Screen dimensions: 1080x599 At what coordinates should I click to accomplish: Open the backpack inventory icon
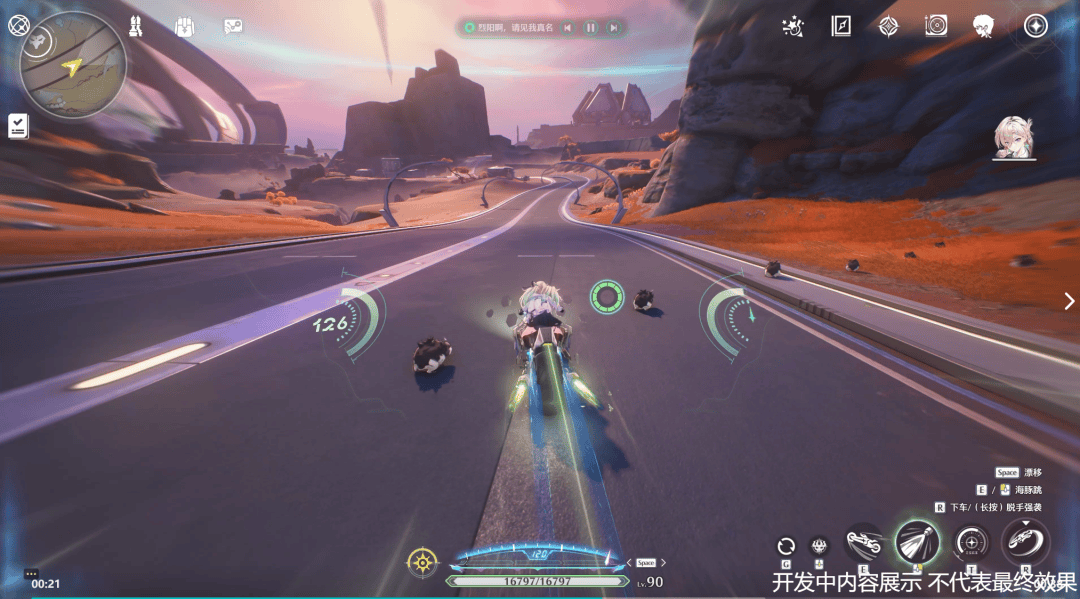tap(184, 27)
